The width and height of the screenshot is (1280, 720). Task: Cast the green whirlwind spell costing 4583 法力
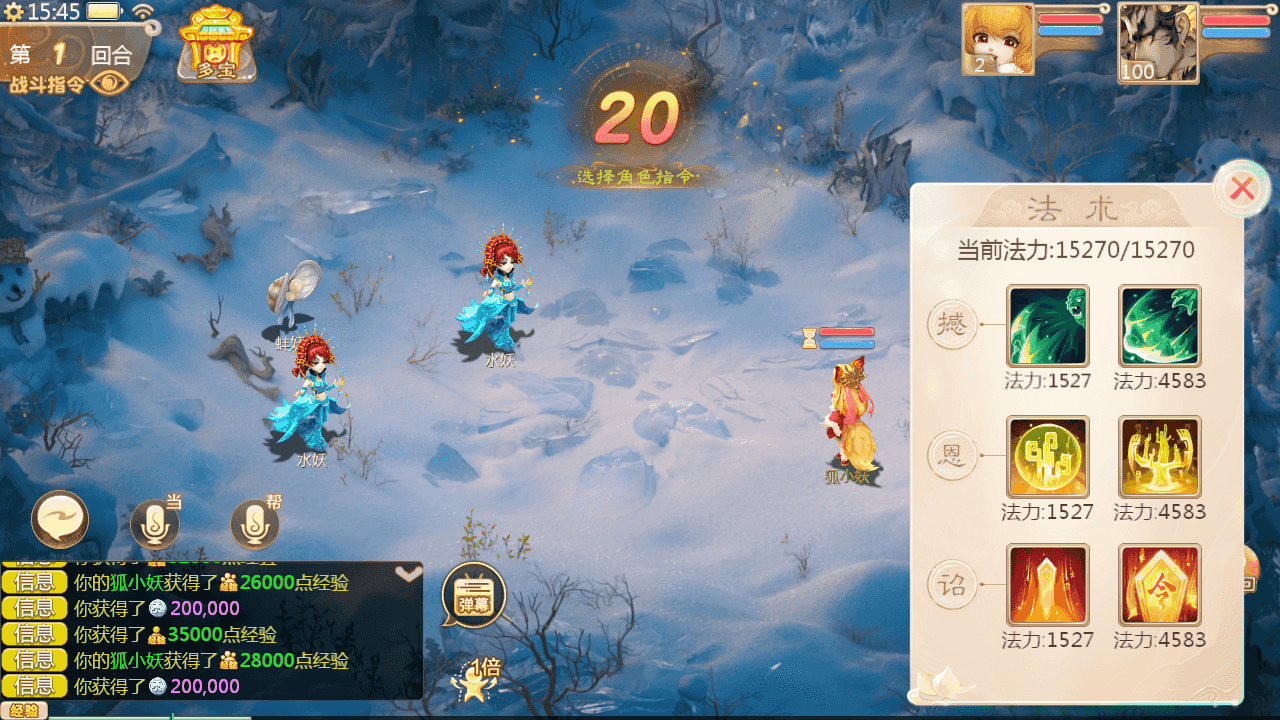[x=1159, y=326]
